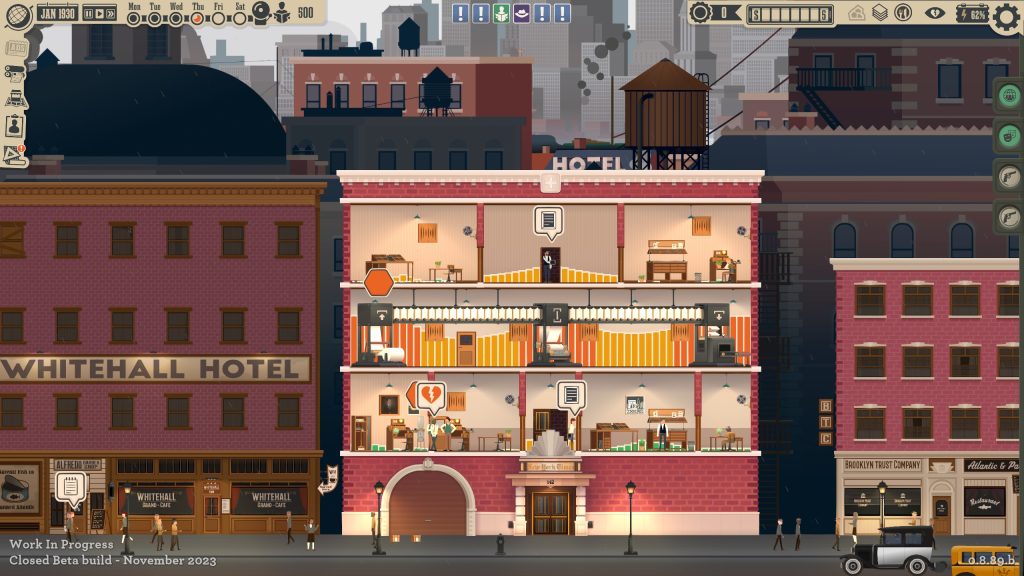The height and width of the screenshot is (576, 1024).
Task: Open the settings gear
Action: 1006,18
